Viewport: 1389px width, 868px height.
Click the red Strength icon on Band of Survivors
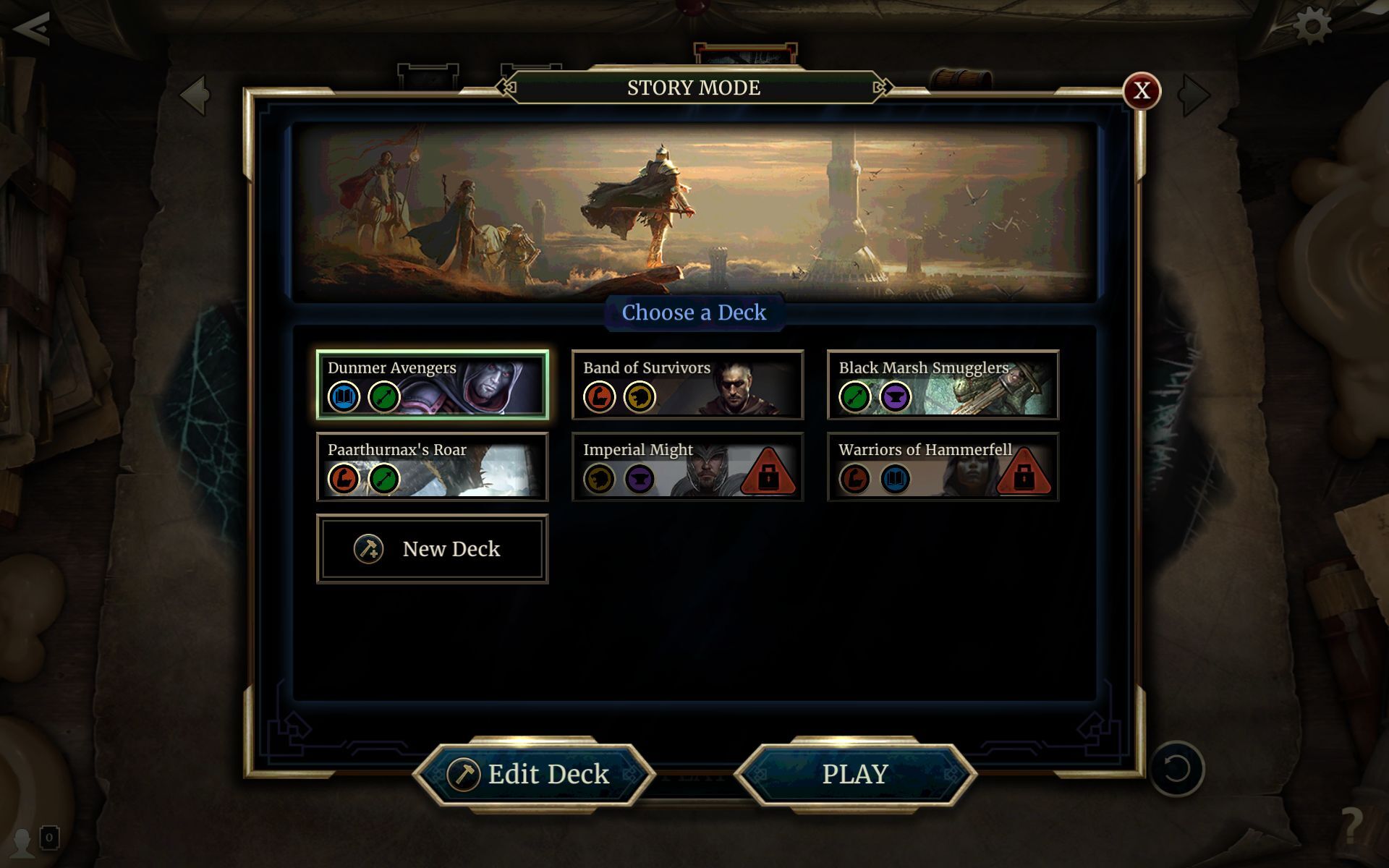click(599, 396)
